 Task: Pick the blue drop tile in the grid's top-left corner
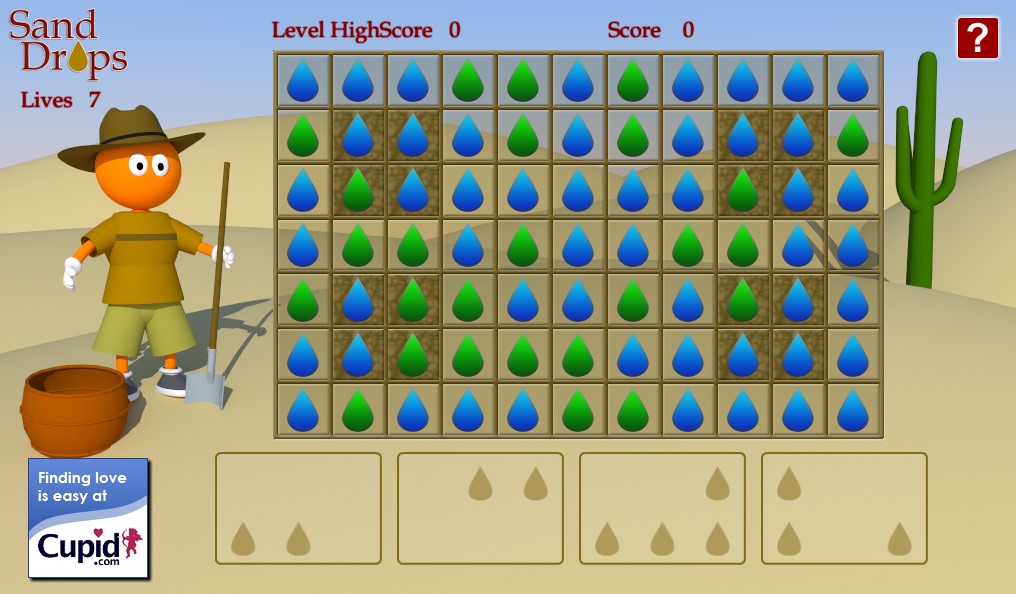tap(303, 81)
